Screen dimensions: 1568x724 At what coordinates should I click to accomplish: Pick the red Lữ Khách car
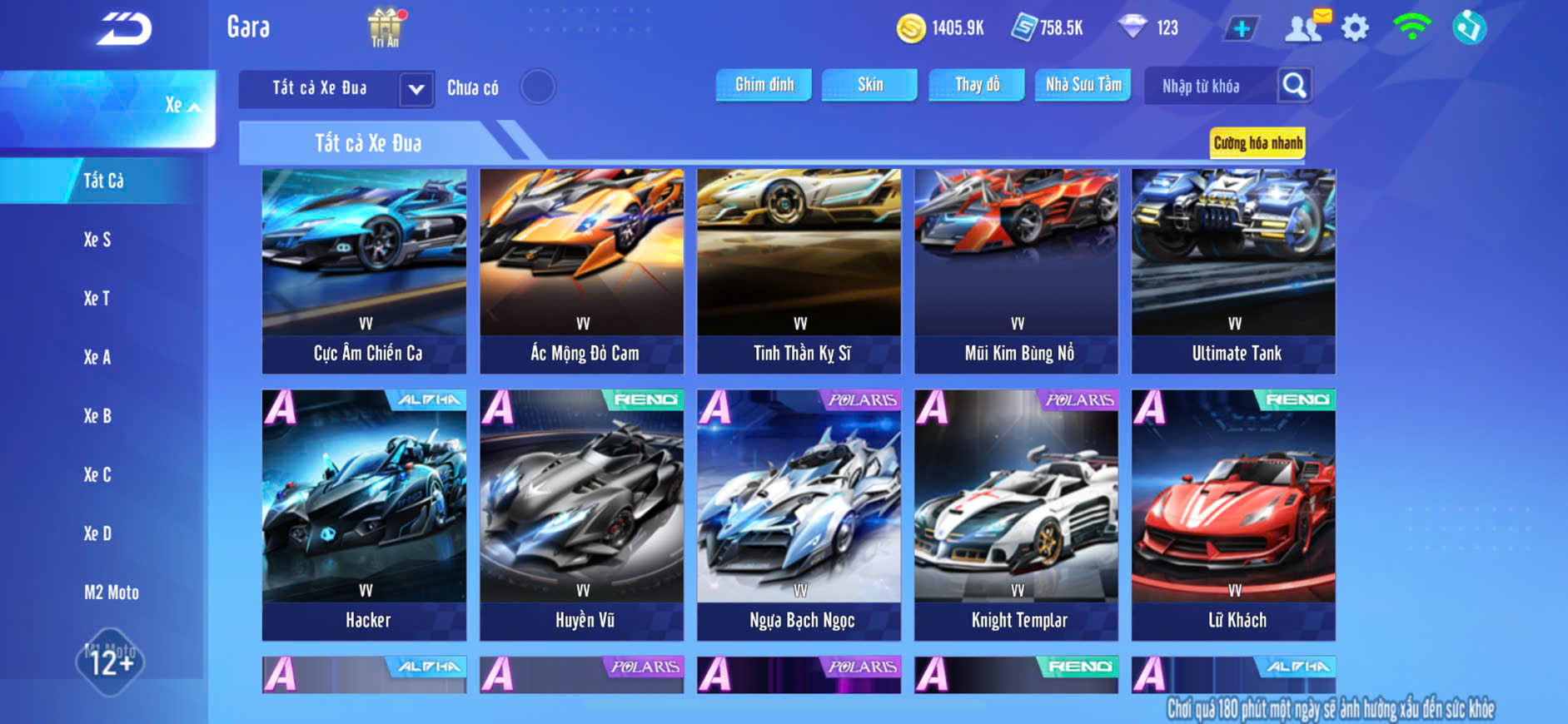(1233, 514)
